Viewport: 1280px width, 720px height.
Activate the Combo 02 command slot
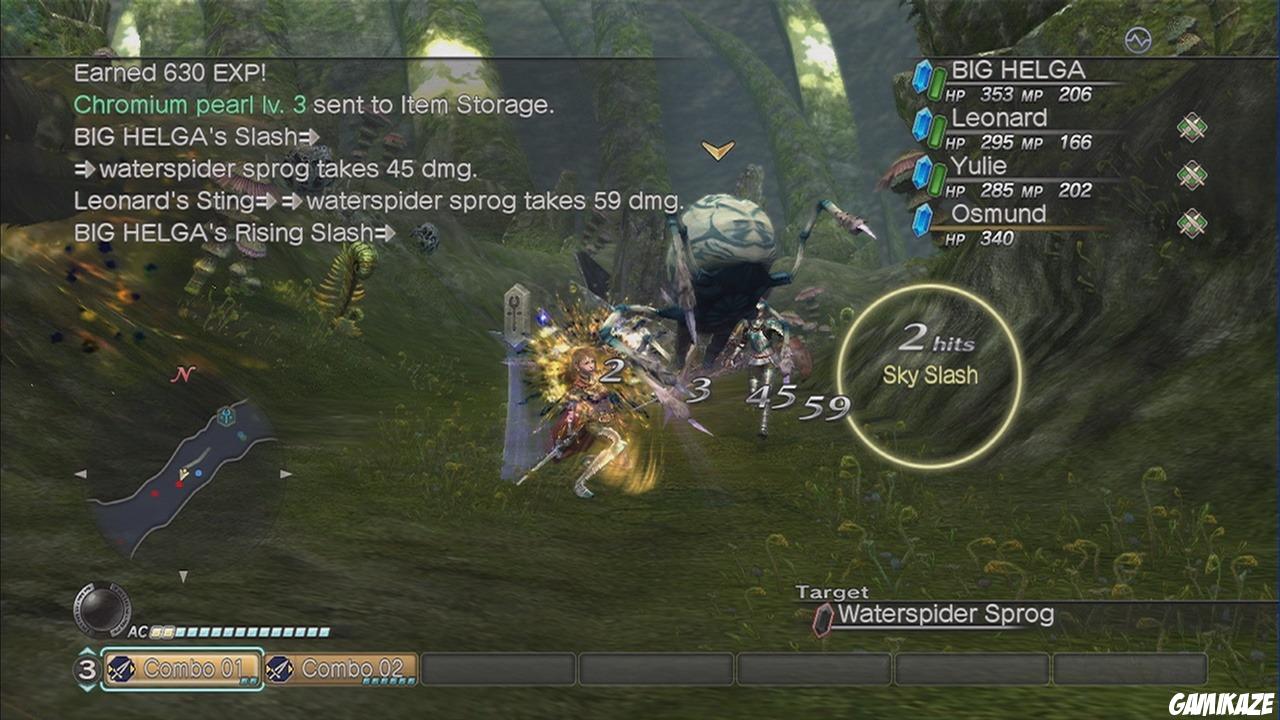click(x=342, y=669)
